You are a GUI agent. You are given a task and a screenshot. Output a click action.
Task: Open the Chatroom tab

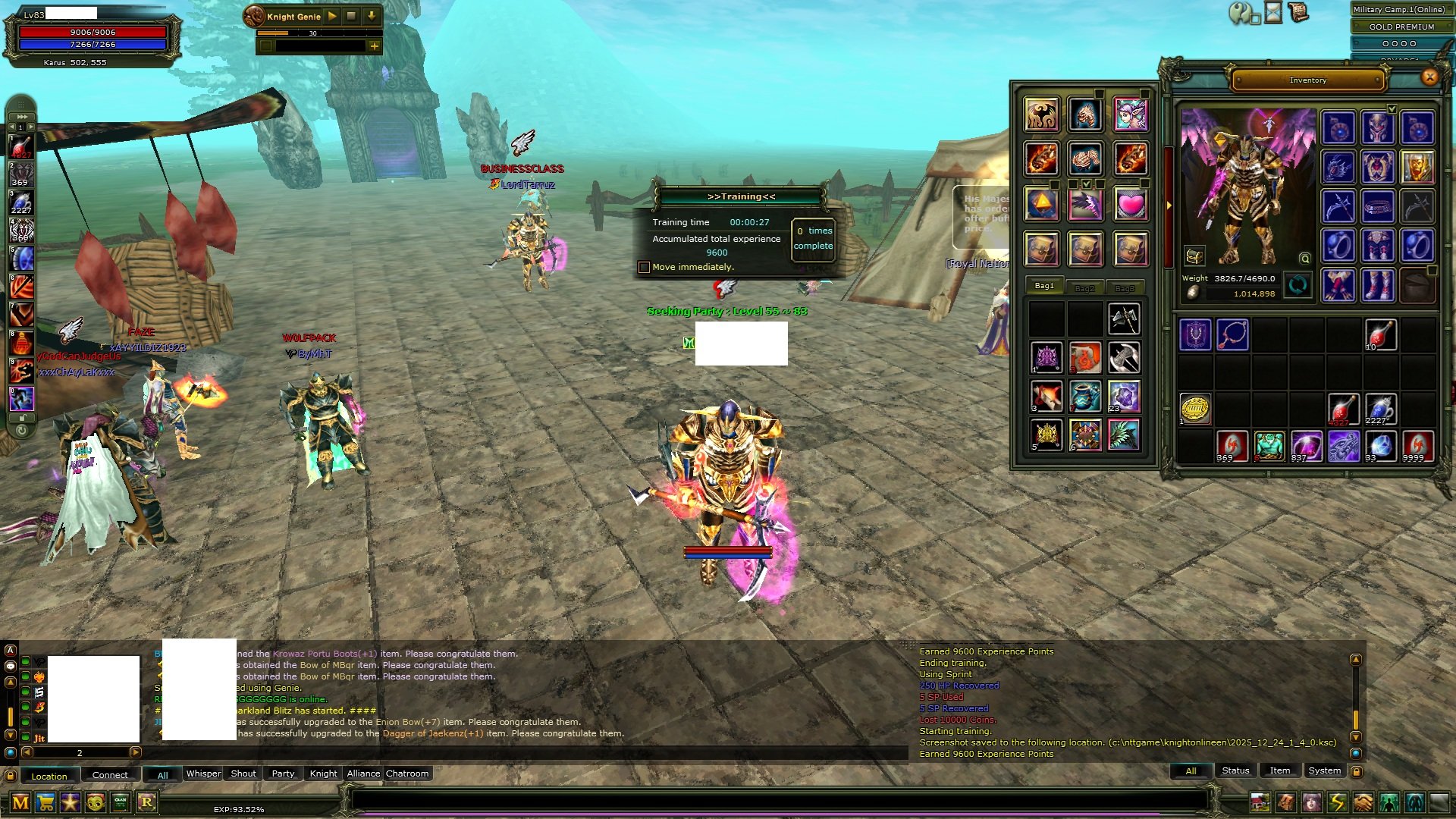tap(407, 773)
